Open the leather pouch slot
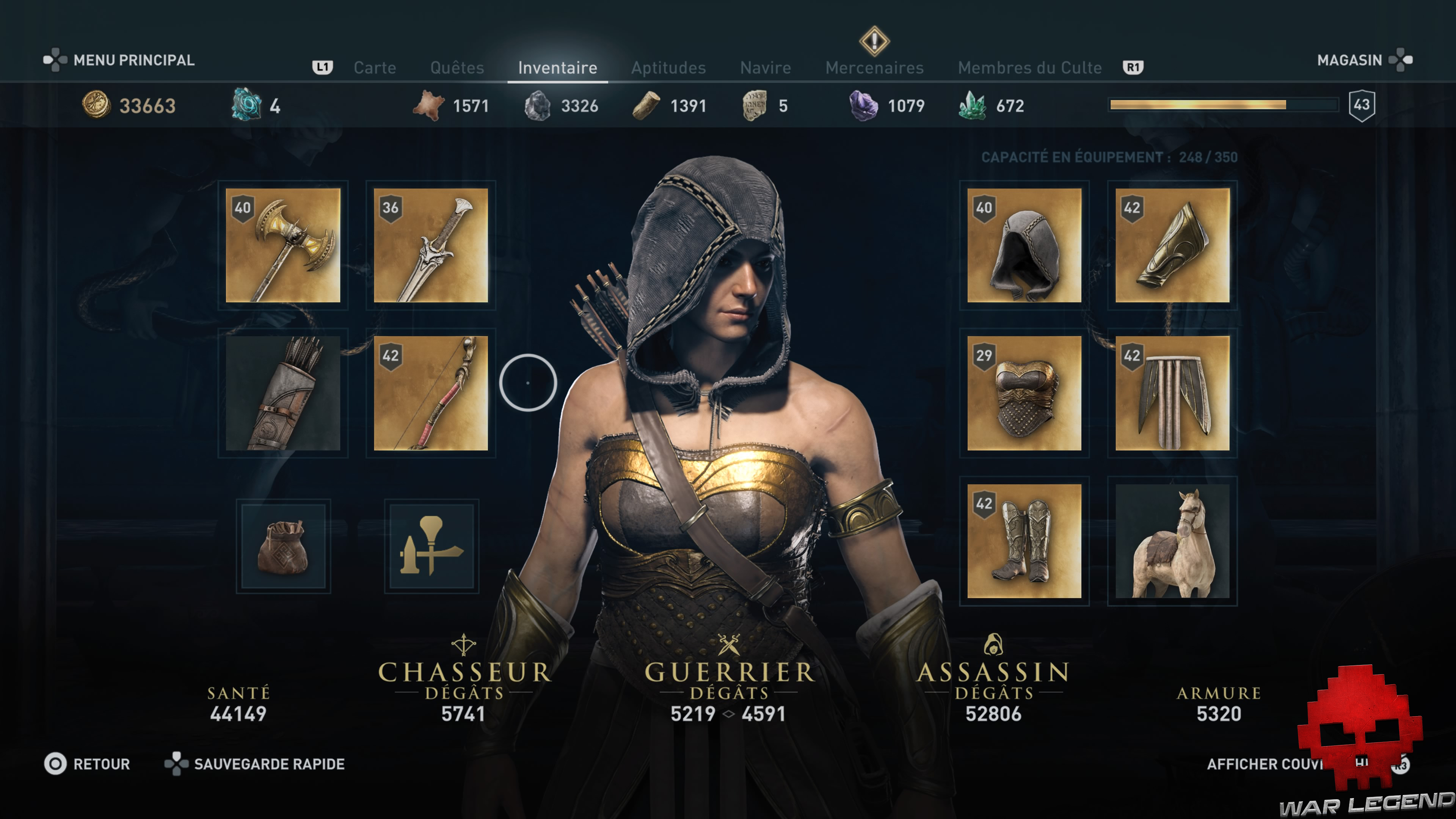The height and width of the screenshot is (819, 1456). pyautogui.click(x=282, y=546)
